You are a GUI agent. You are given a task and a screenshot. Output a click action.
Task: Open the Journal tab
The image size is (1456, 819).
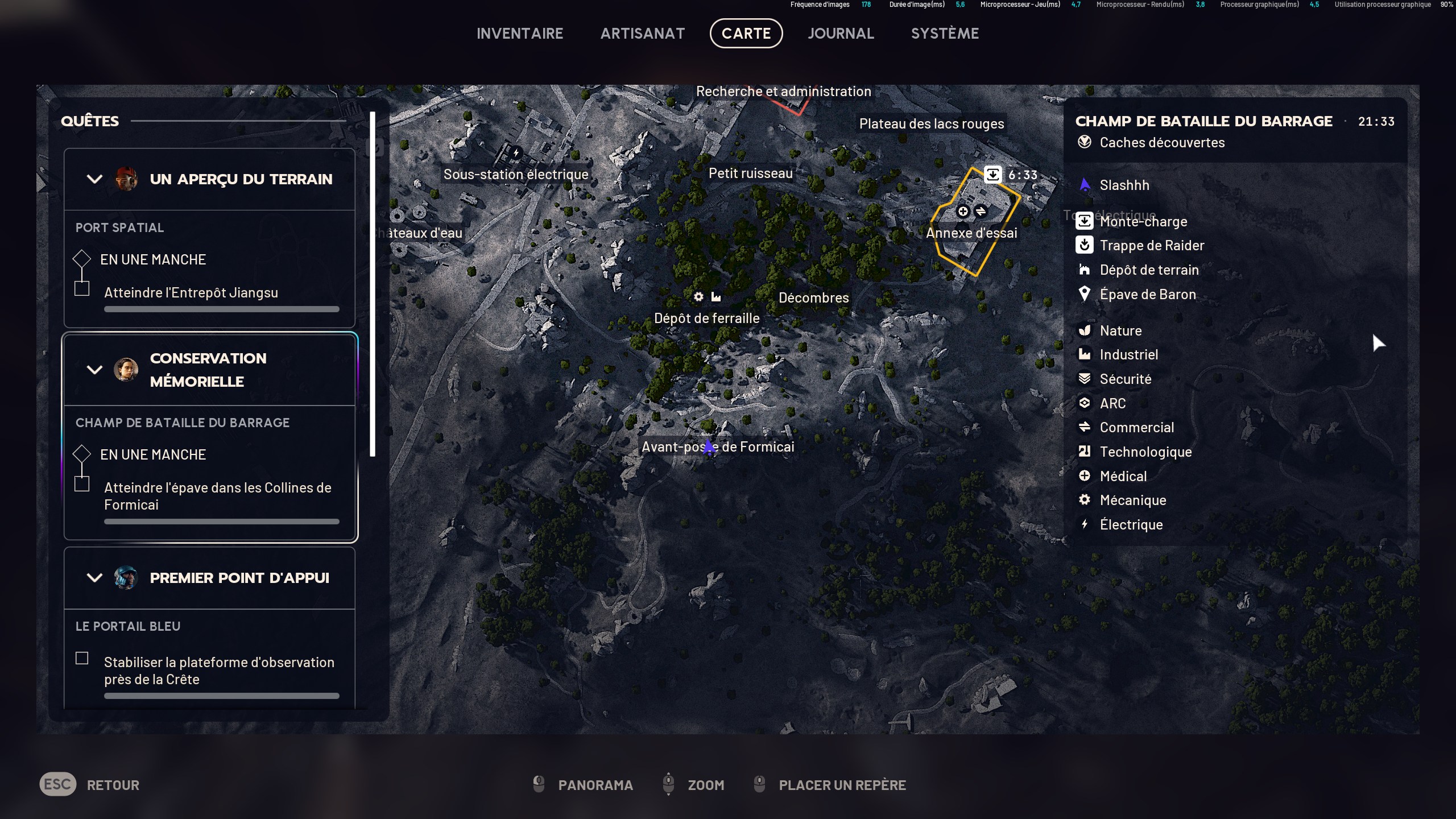pos(841,33)
